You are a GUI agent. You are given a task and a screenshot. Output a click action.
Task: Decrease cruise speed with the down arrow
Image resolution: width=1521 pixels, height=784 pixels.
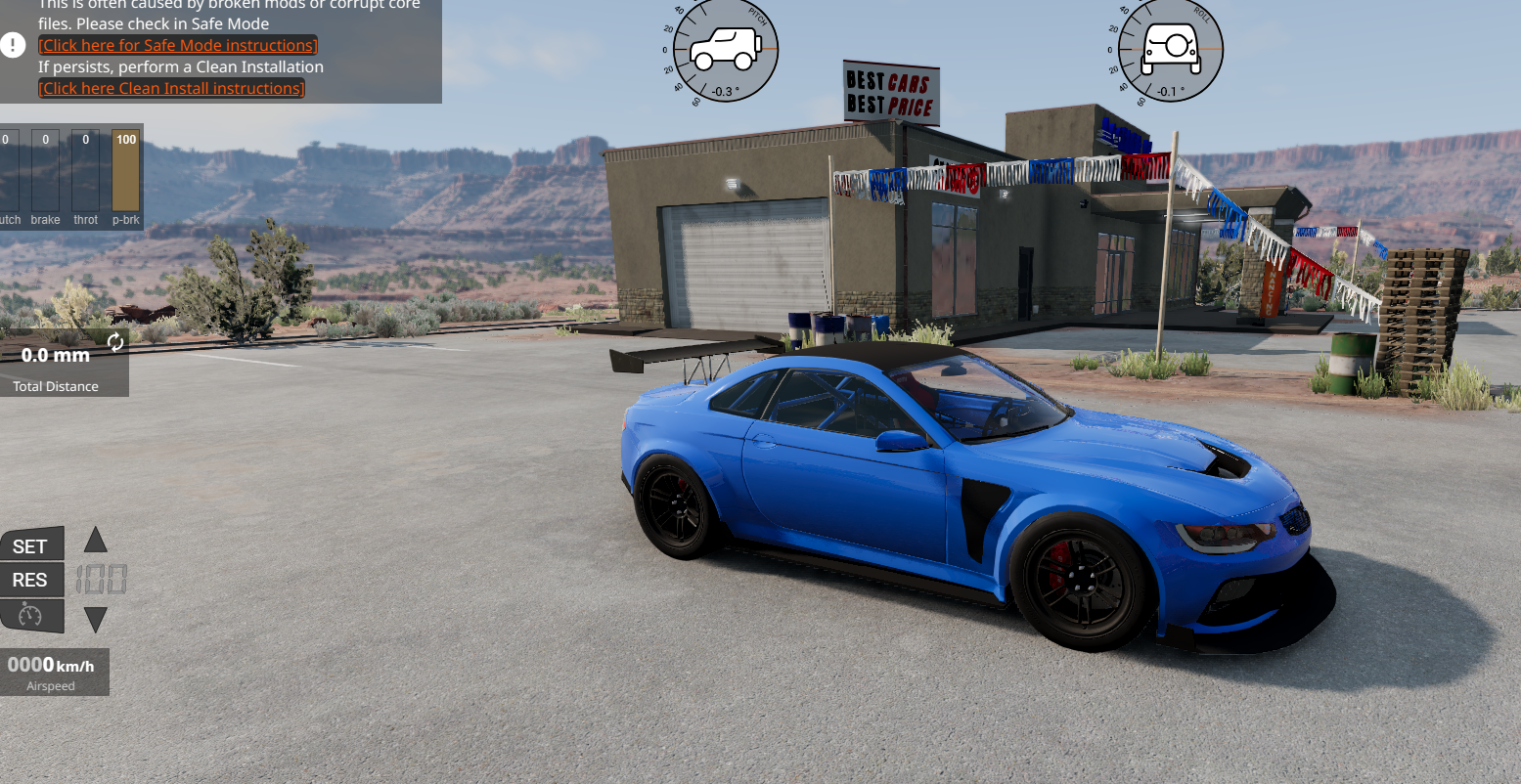click(x=95, y=619)
